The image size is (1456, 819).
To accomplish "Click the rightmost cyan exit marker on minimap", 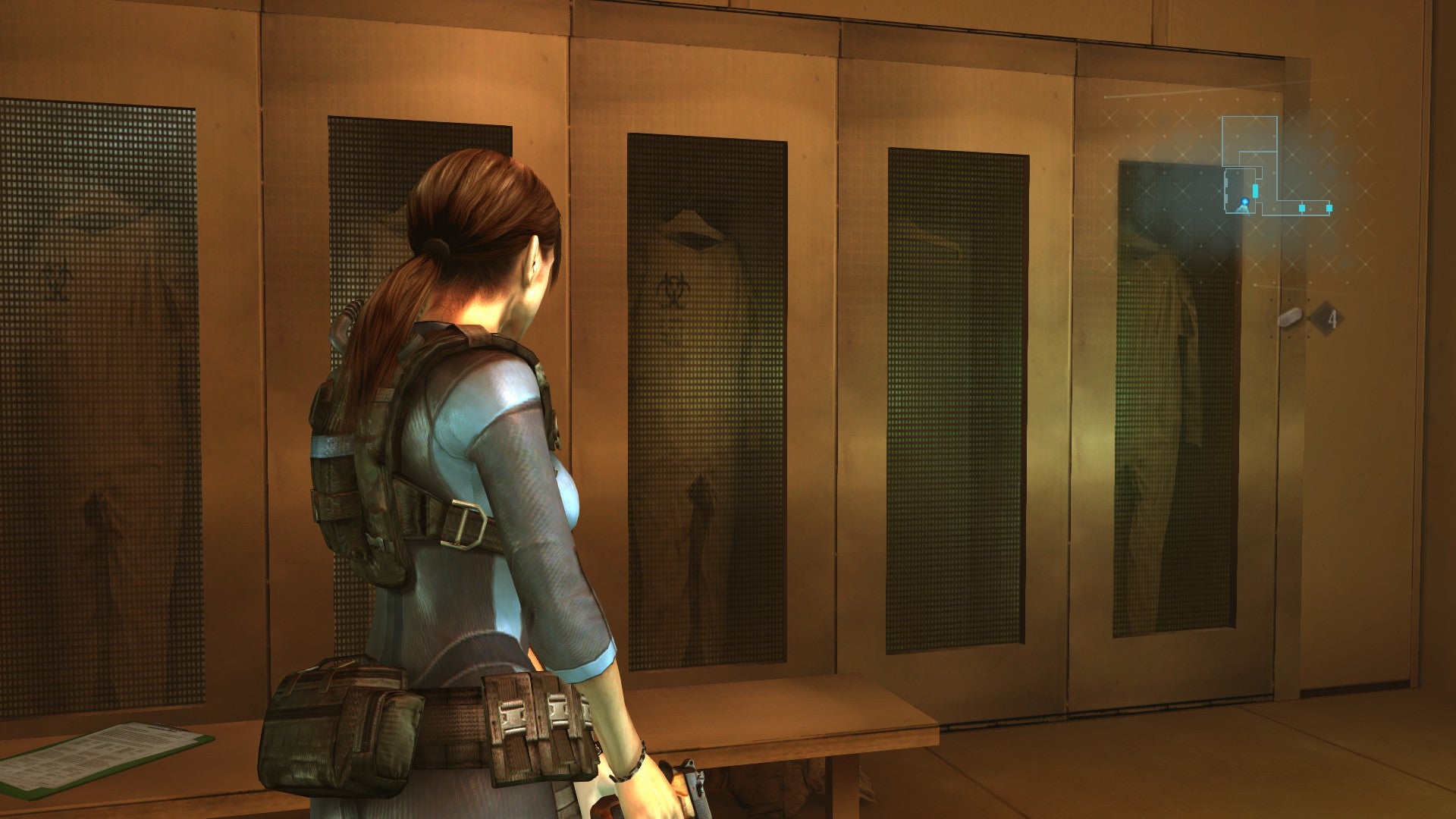I will [1330, 207].
